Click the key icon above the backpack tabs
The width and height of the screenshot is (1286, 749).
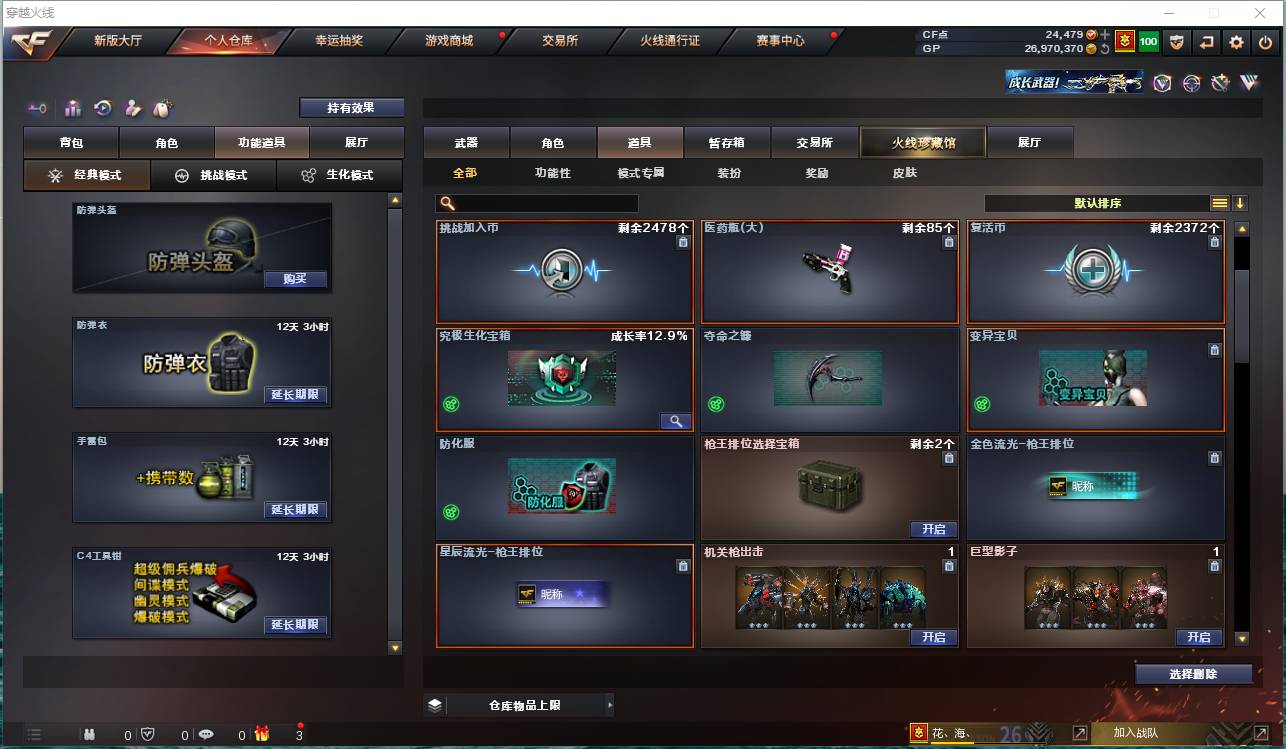37,108
